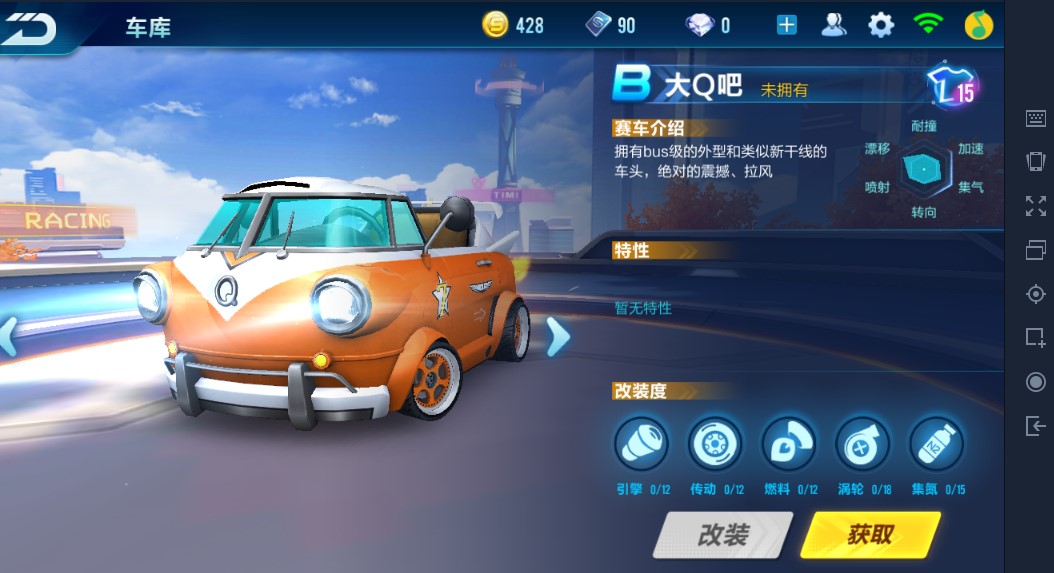The height and width of the screenshot is (573, 1054).
Task: Choose the 涡轮 turbo upgrade icon
Action: (x=862, y=443)
